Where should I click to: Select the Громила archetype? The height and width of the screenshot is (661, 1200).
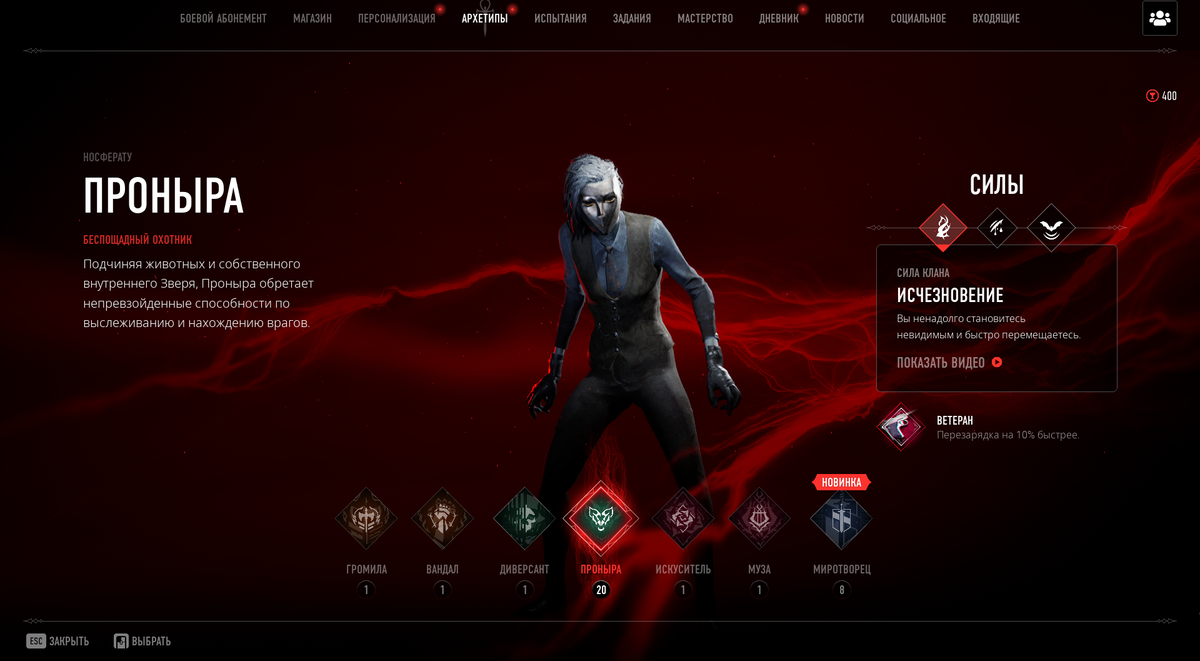366,518
